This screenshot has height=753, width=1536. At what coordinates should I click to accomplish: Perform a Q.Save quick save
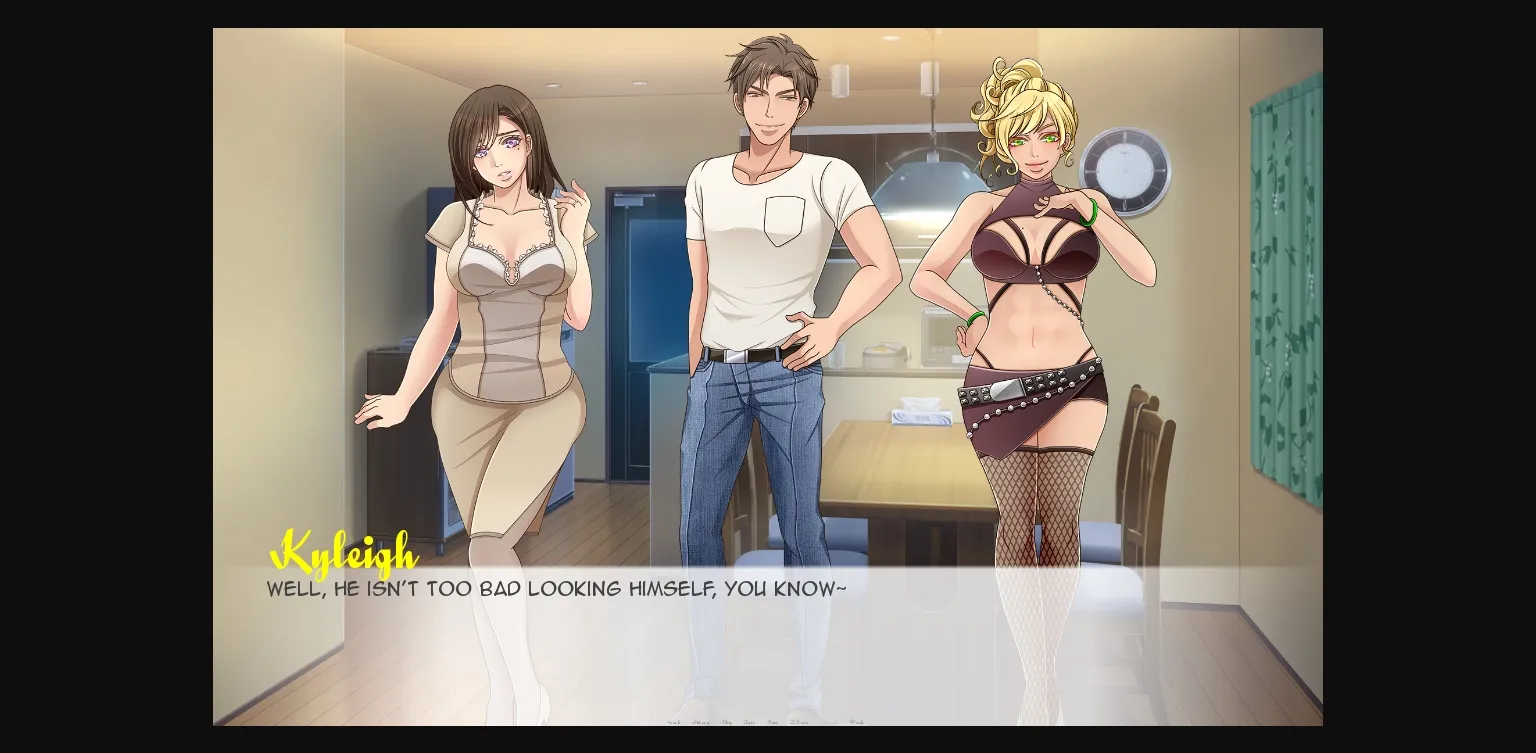[799, 720]
